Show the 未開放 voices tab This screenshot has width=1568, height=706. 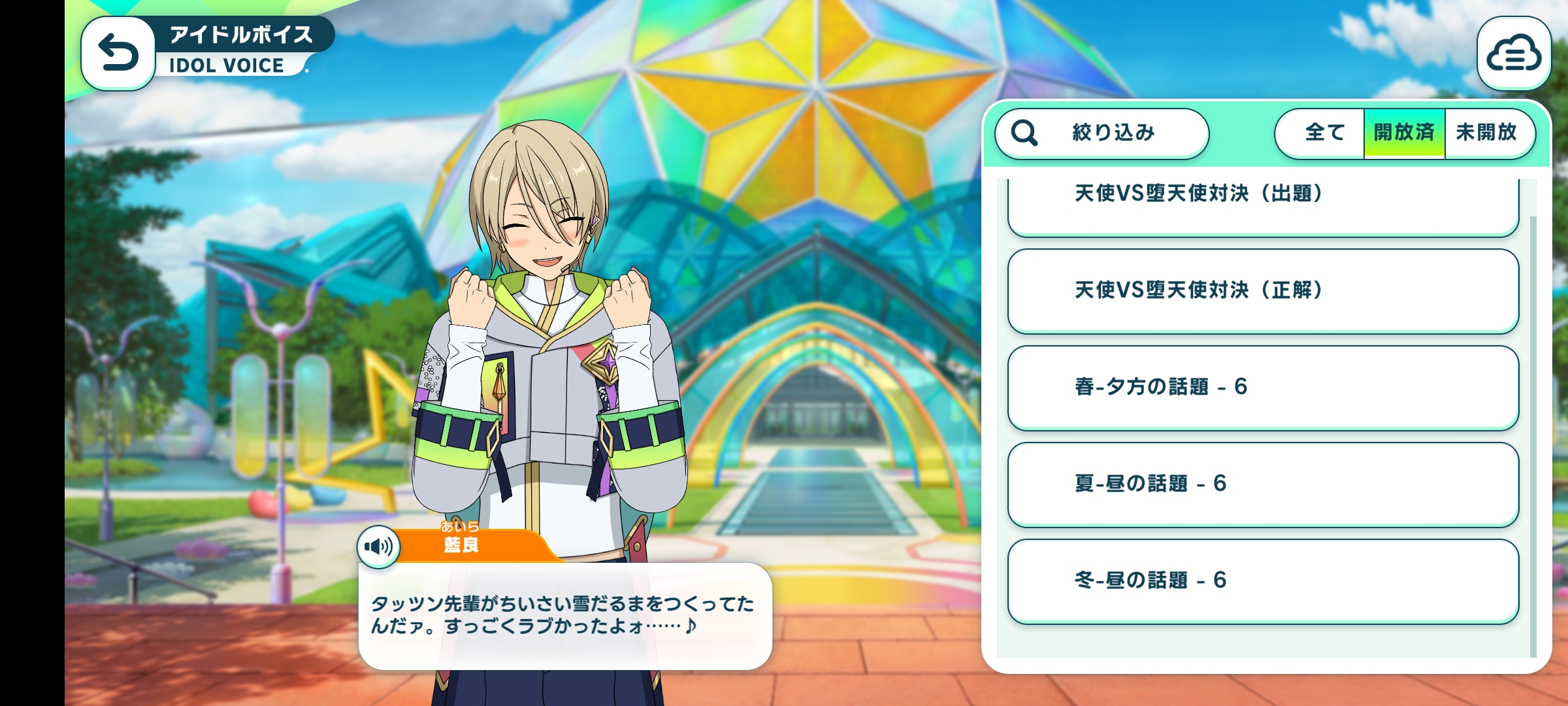(1487, 133)
